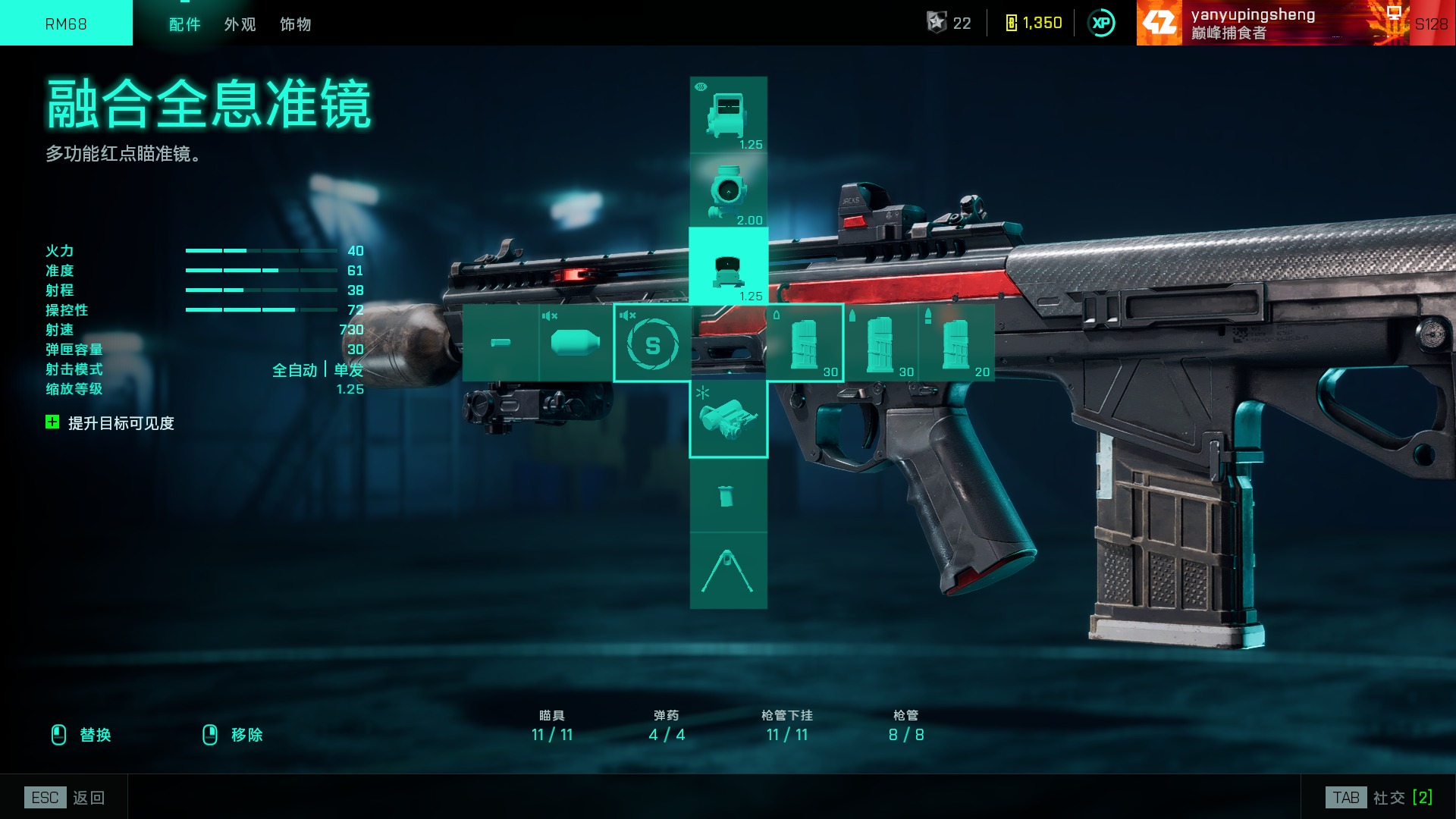Screen dimensions: 1456x819
Task: Open the 饰物 charms tab
Action: [295, 24]
